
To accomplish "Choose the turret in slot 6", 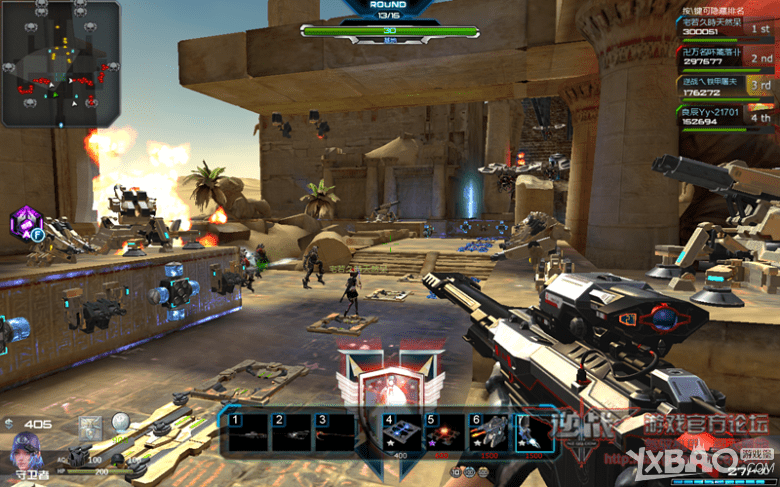I will click(x=489, y=433).
